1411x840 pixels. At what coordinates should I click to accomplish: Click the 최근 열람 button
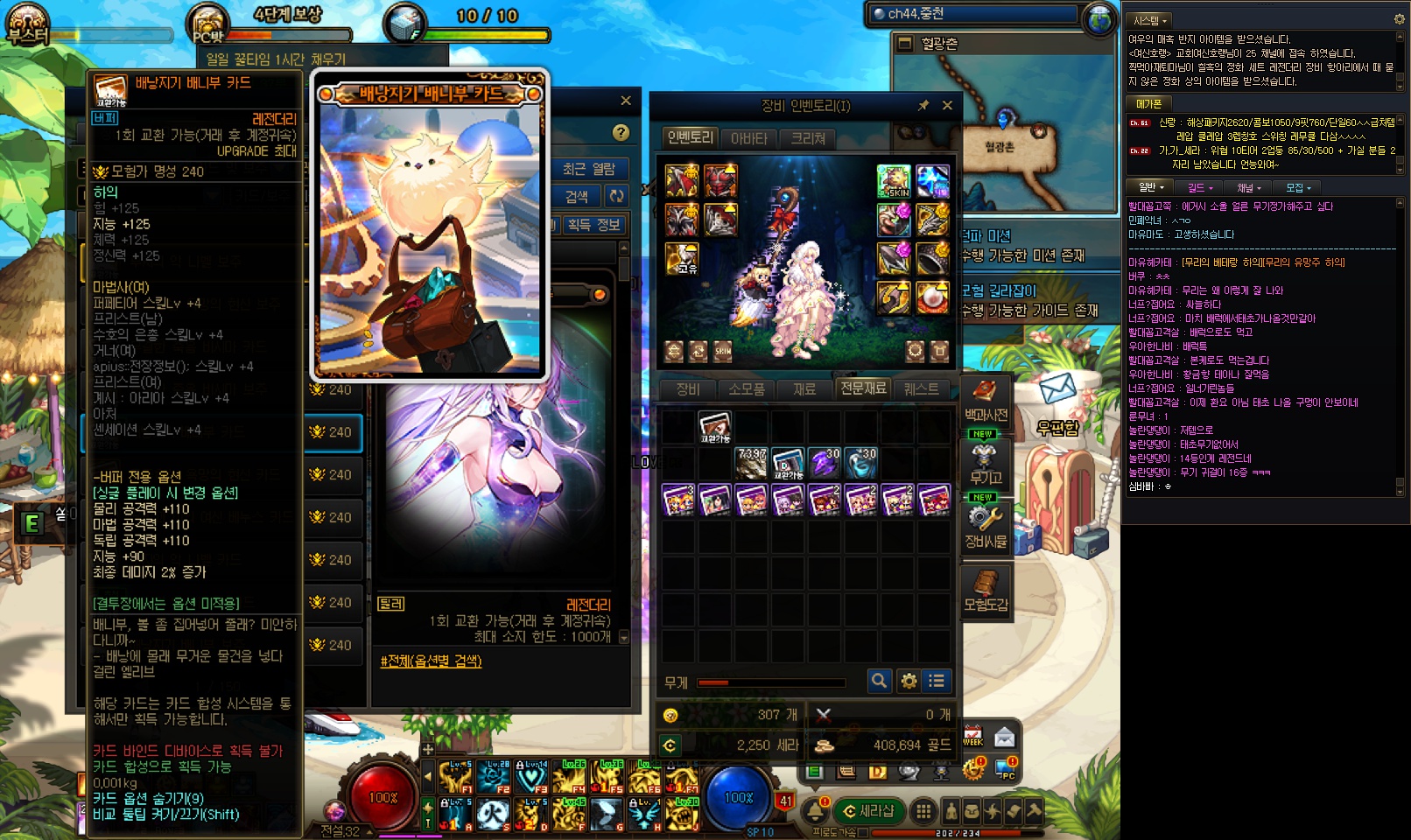[x=589, y=169]
